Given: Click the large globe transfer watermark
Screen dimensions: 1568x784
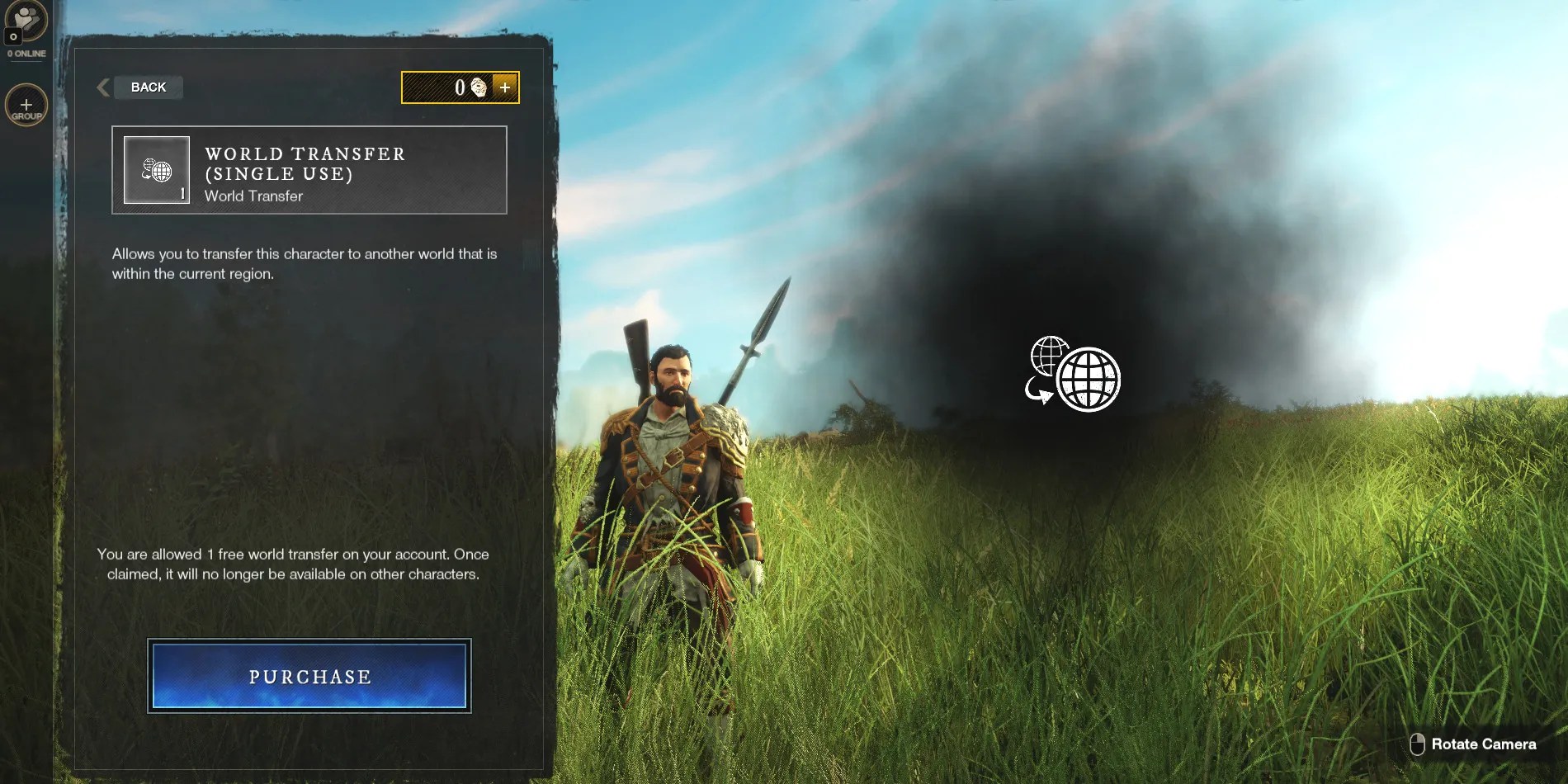Looking at the screenshot, I should point(1073,376).
